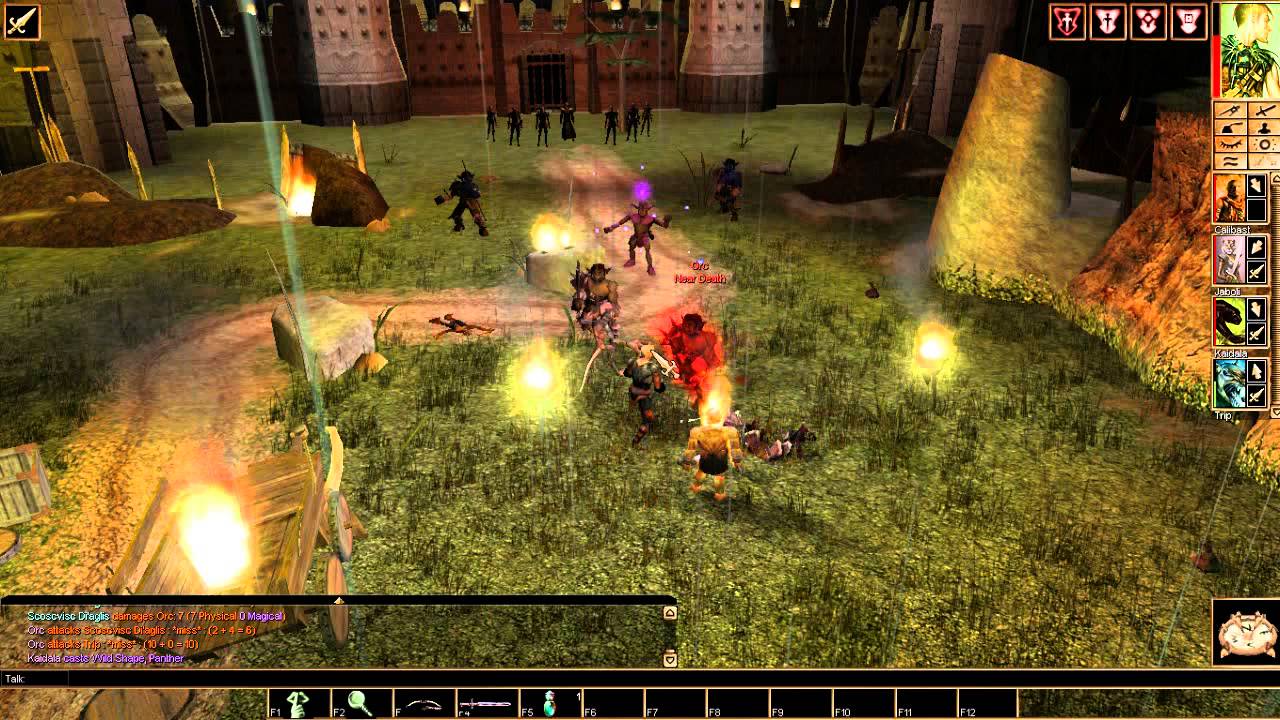Screen dimensions: 1280x720
Task: Use the magnifying glass in slot F2
Action: (361, 703)
